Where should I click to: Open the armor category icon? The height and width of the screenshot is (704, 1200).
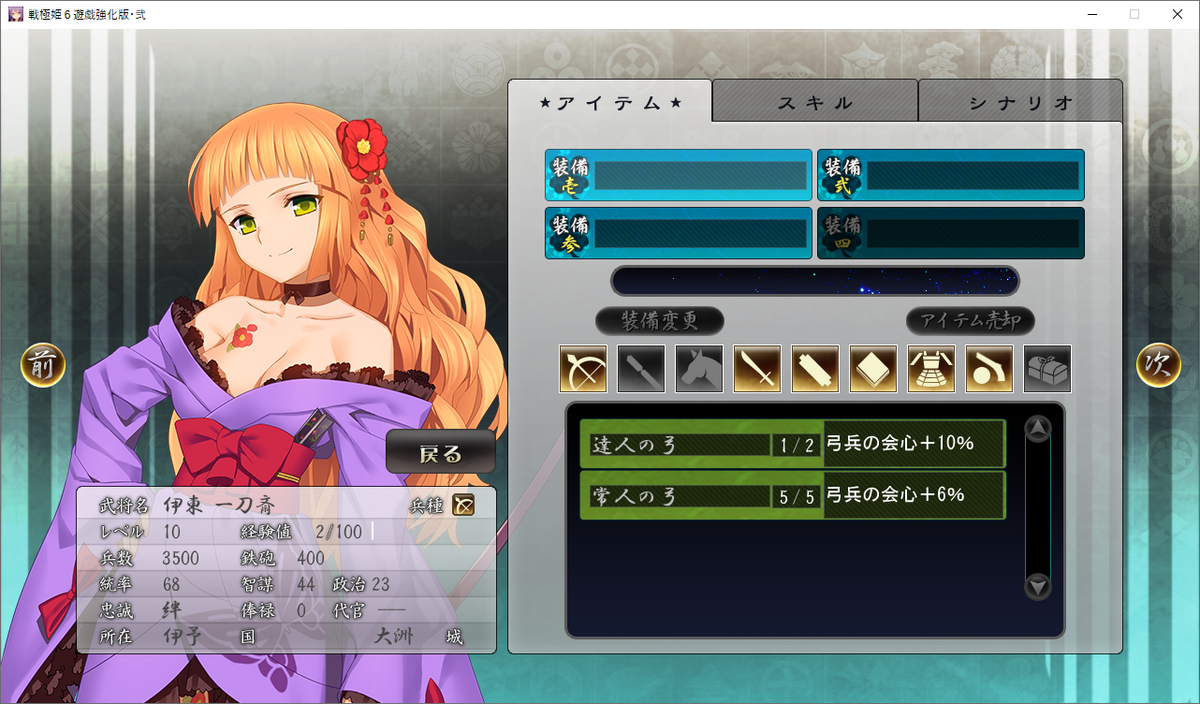[x=931, y=369]
